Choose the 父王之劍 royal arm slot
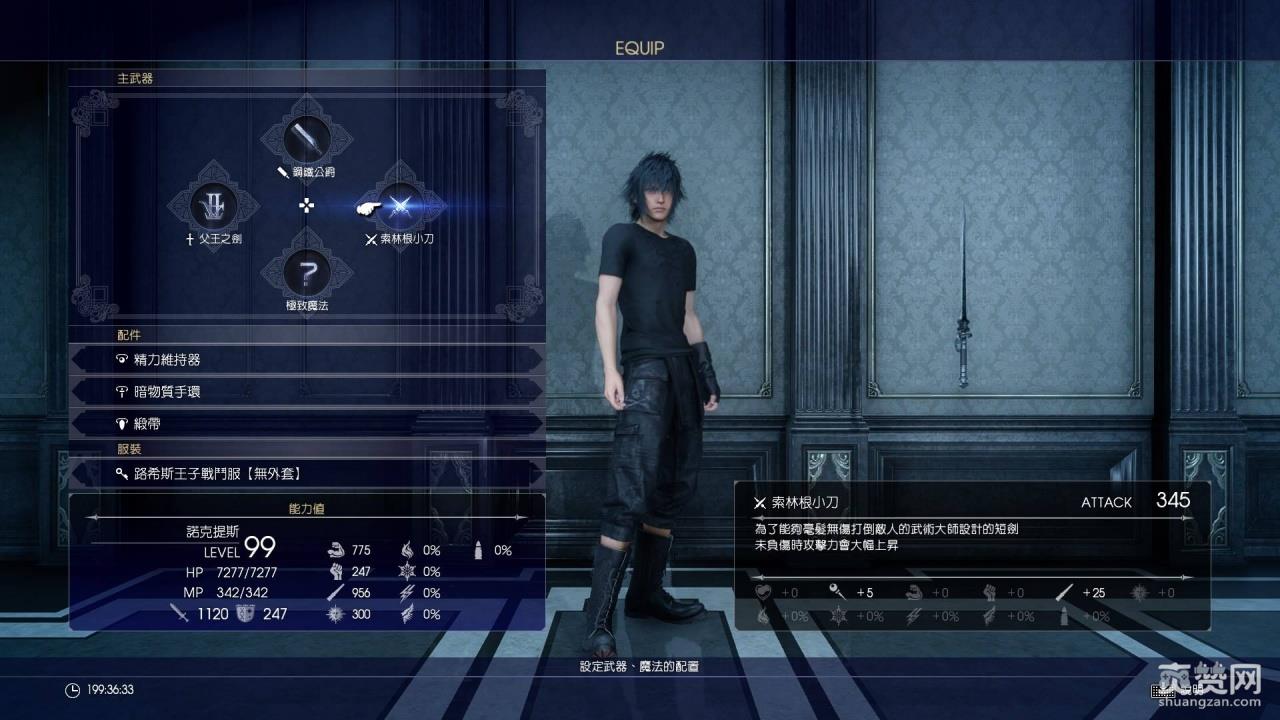 click(214, 205)
